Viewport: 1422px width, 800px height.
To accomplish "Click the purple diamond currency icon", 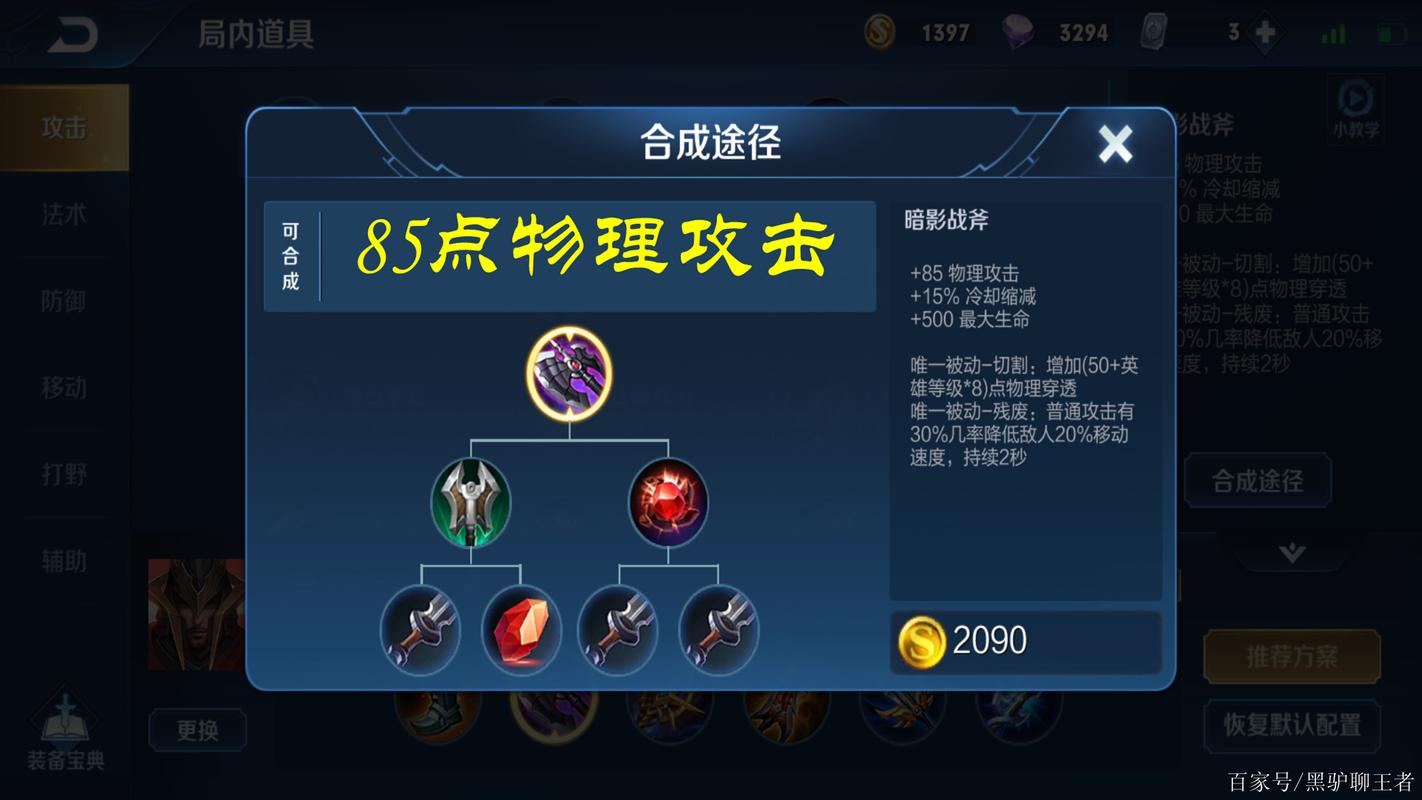I will (1023, 31).
